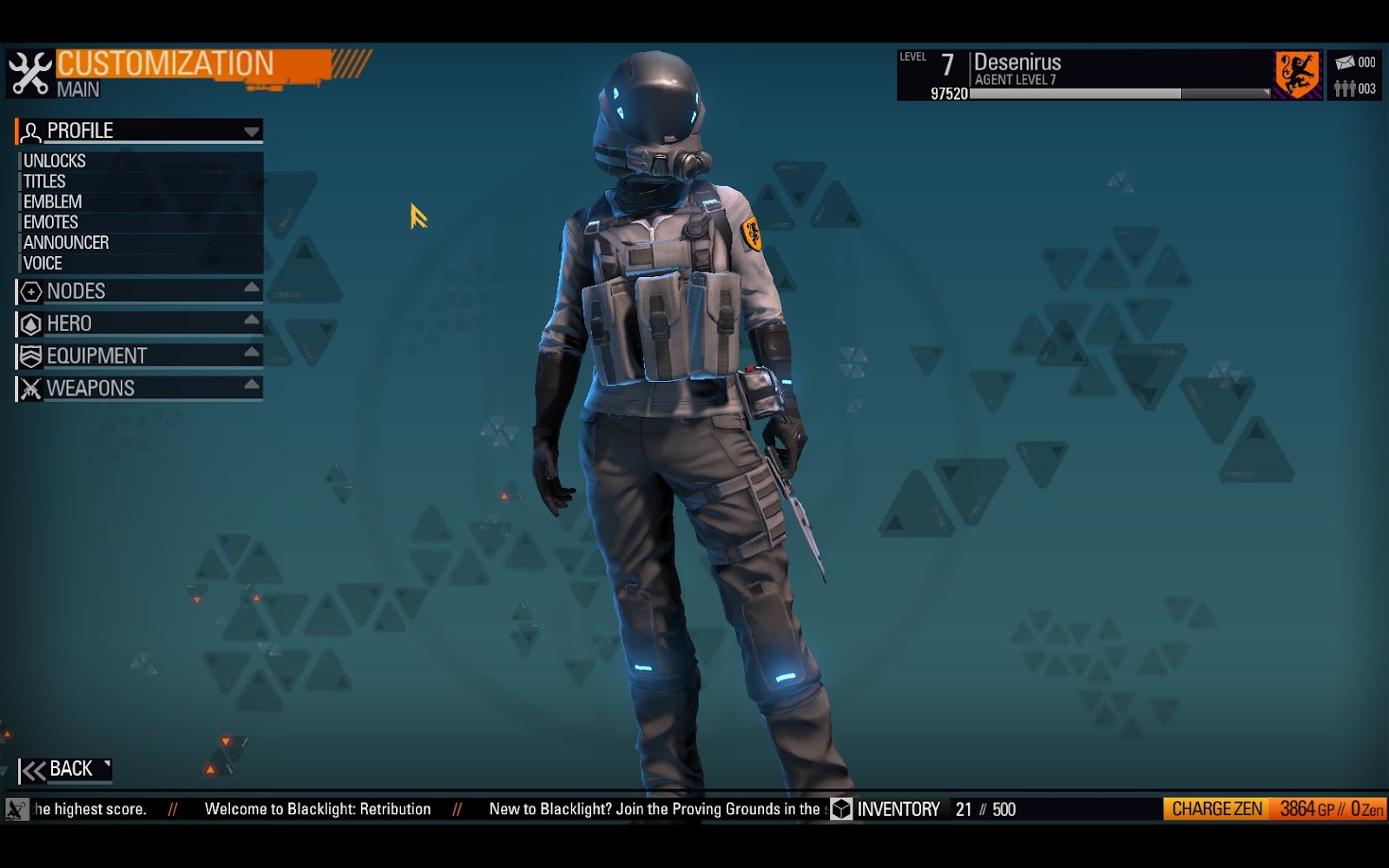Select the crossed-guns Weapons icon

pos(31,388)
